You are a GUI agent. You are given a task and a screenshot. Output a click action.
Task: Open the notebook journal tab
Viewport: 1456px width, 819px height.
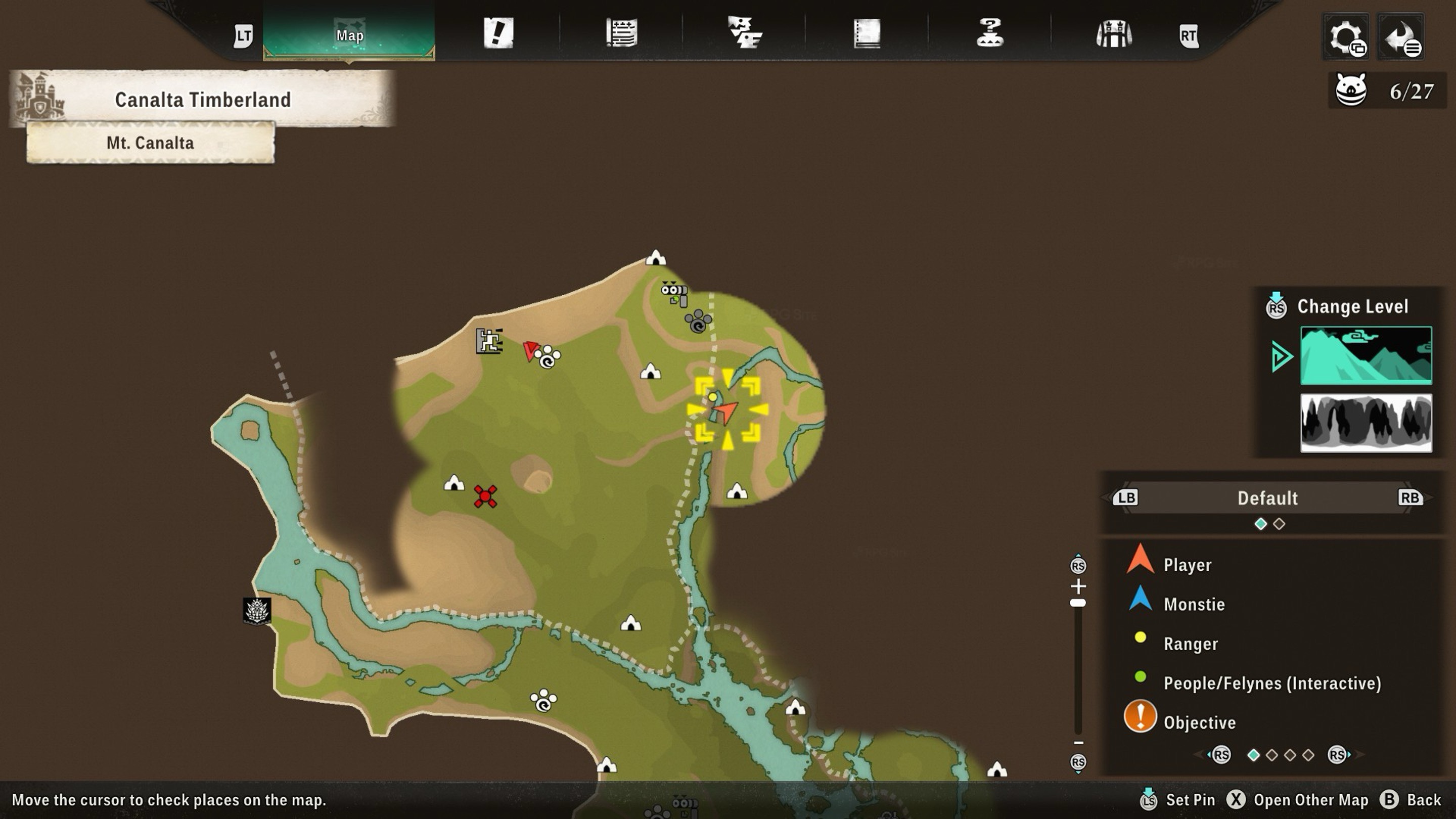[x=867, y=33]
